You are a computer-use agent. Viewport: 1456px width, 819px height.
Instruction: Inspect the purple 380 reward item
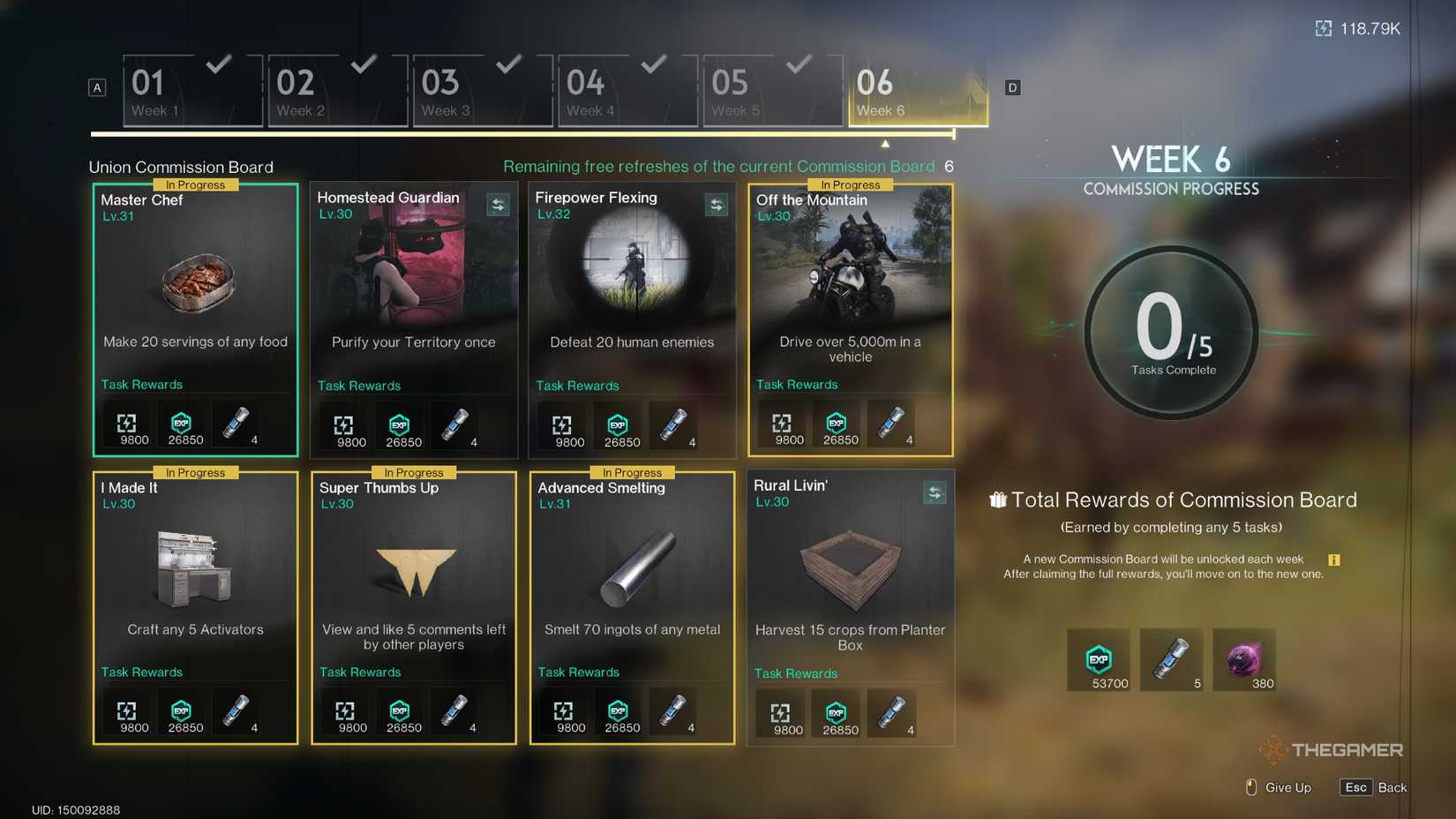click(x=1243, y=659)
